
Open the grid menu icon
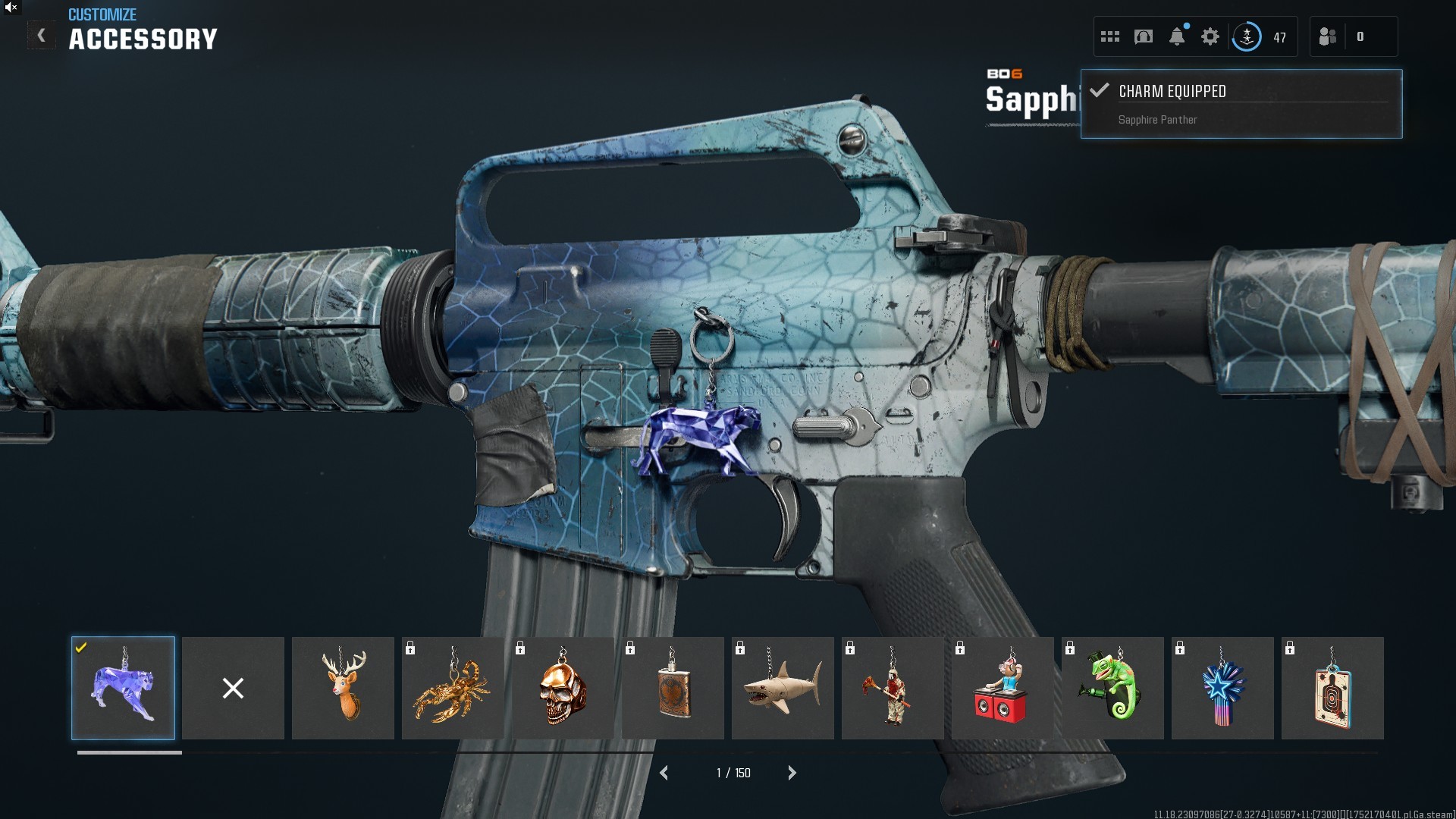1110,36
